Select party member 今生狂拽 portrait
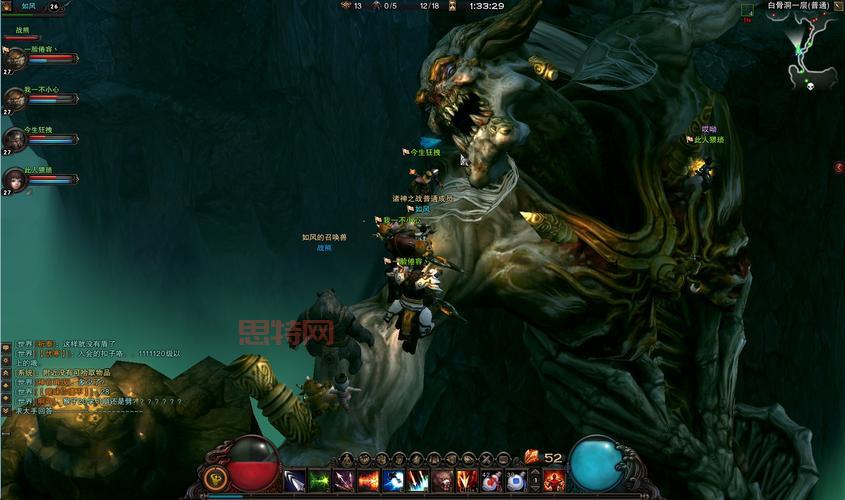The image size is (845, 500). (14, 139)
